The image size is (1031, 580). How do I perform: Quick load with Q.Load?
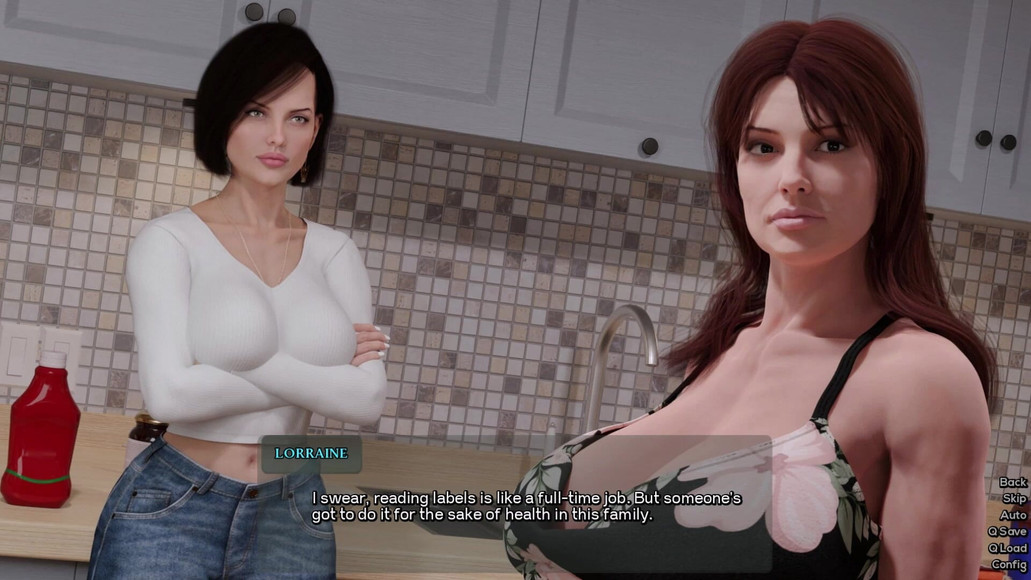(1007, 548)
